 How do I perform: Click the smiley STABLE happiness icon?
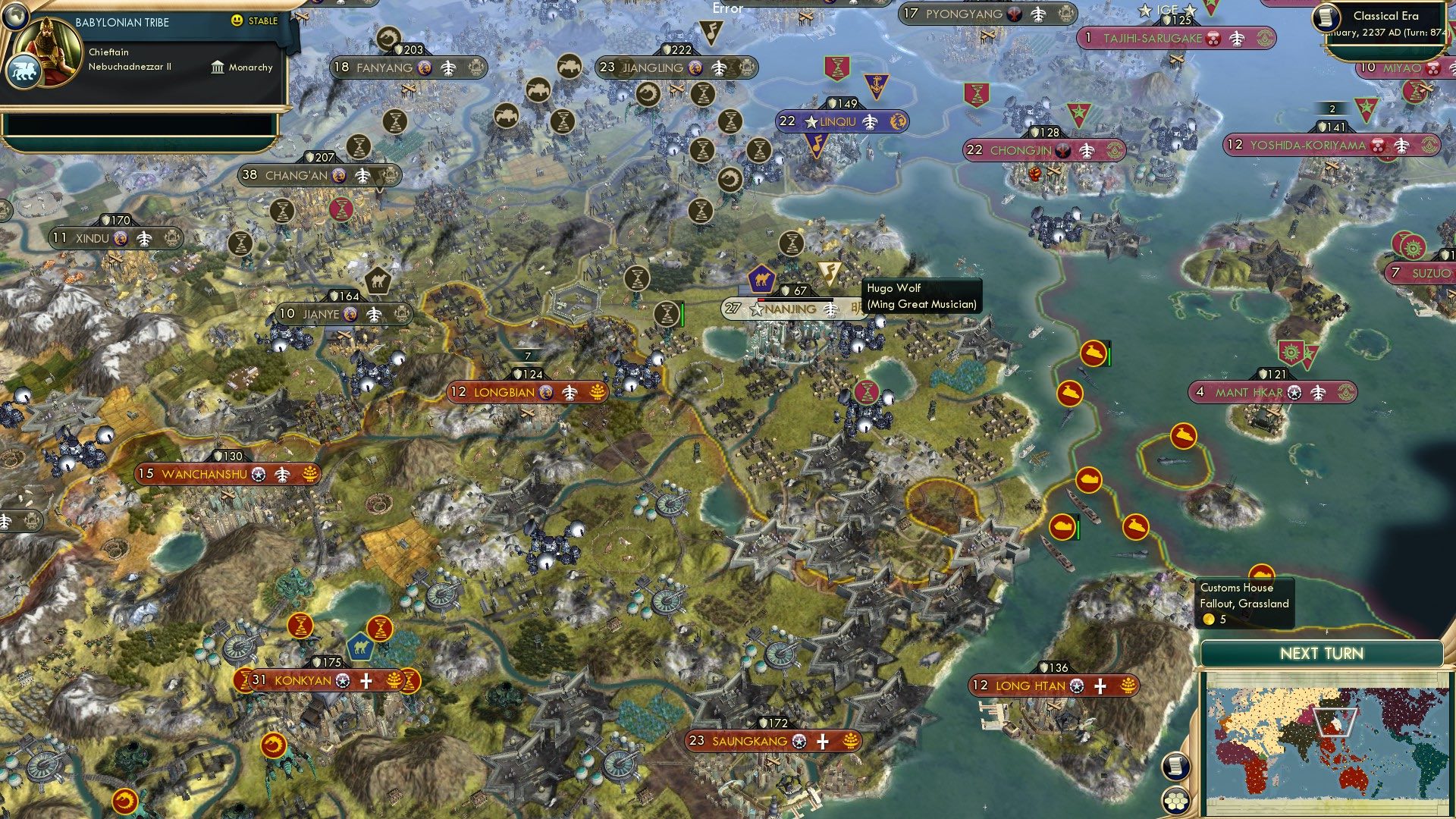click(x=236, y=20)
